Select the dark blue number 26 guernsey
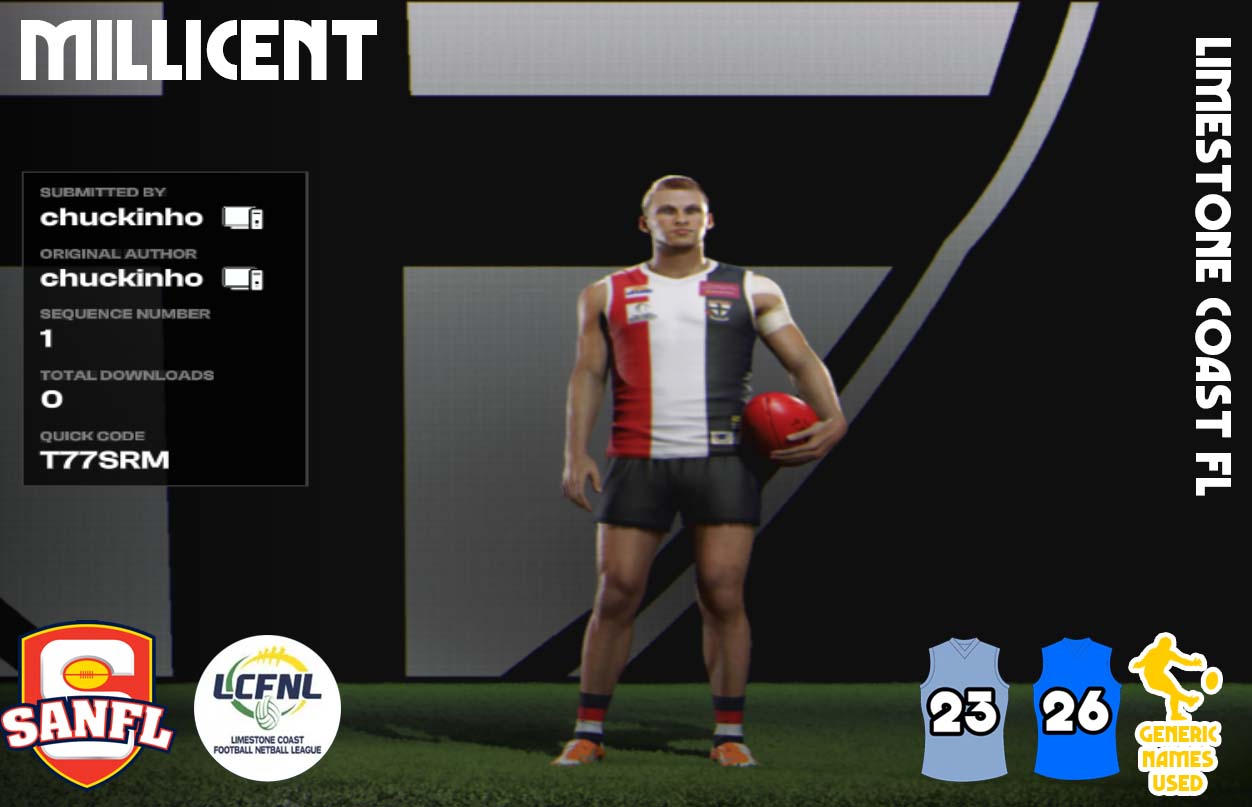Screen dimensions: 1252x807 [1076, 709]
